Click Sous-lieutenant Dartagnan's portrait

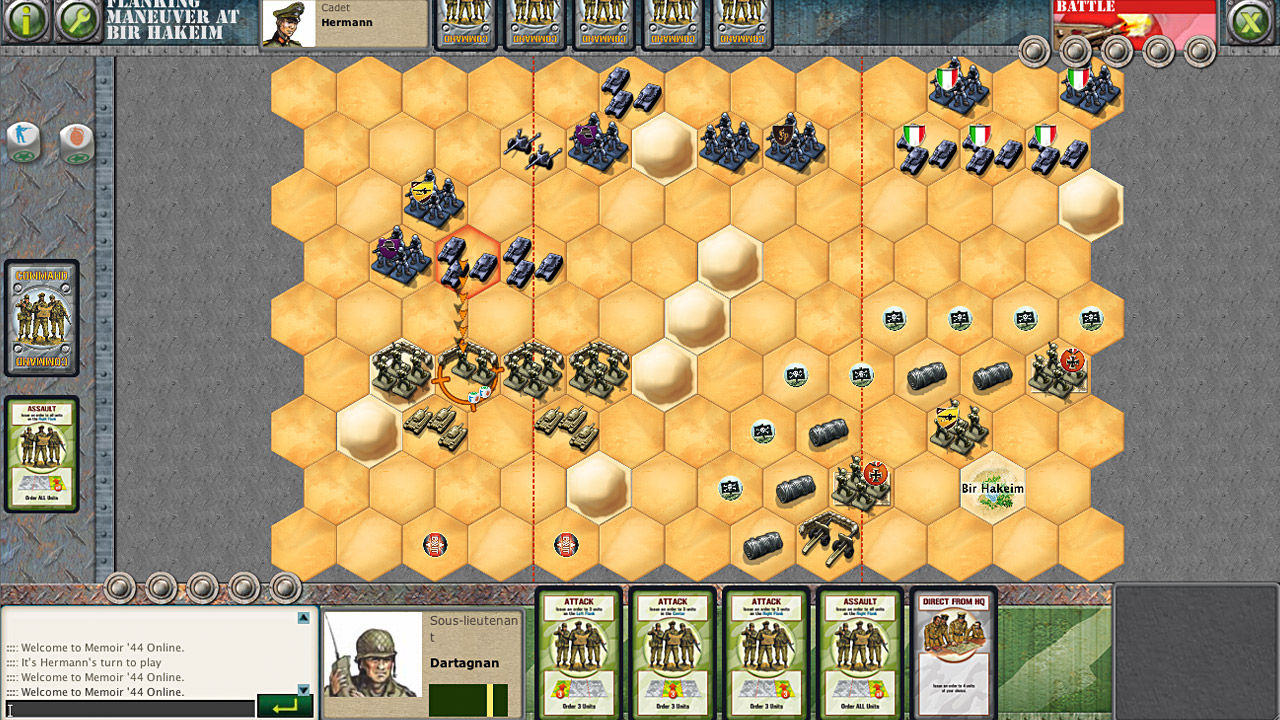point(371,655)
